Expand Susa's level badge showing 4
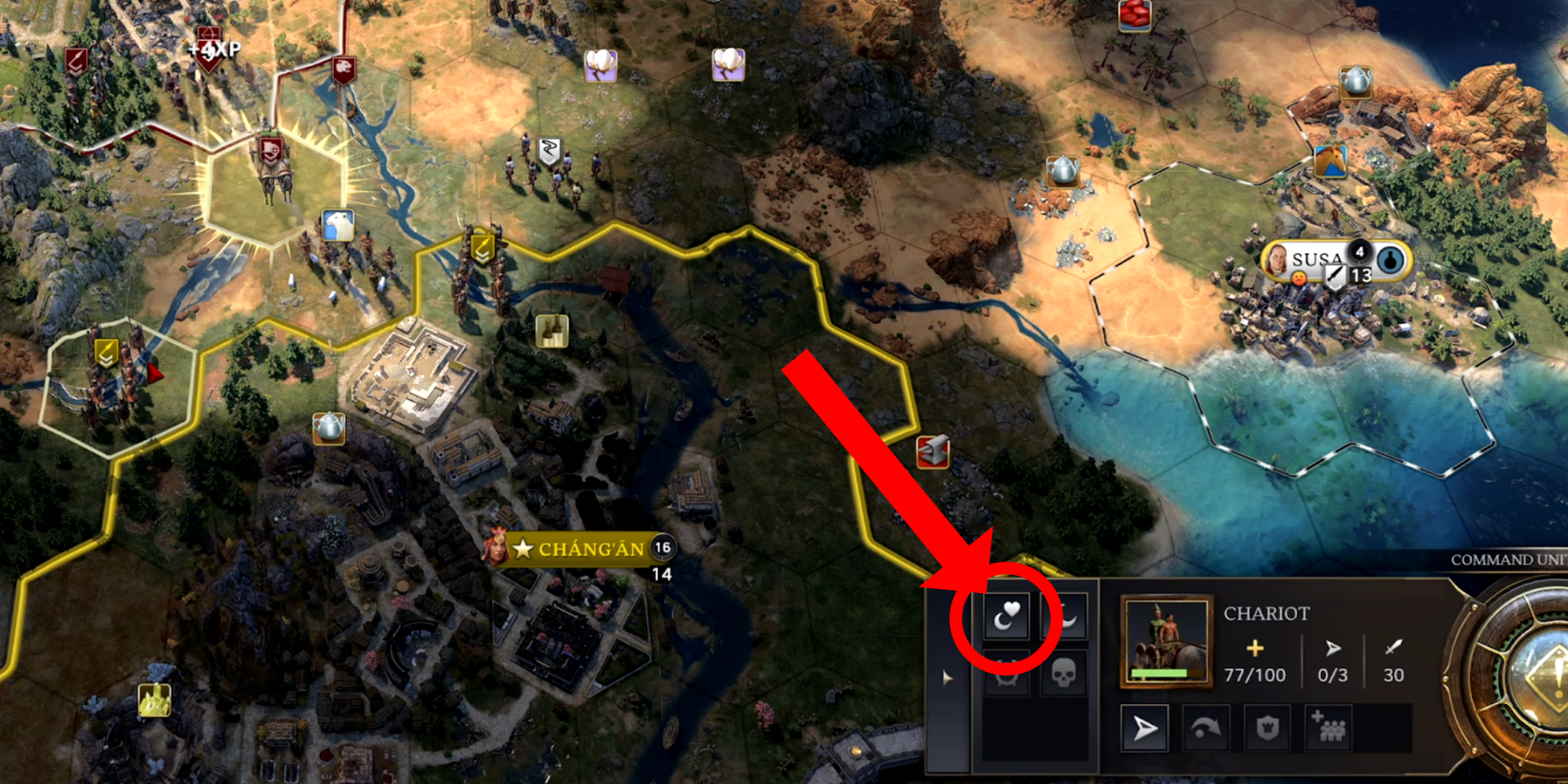1568x784 pixels. tap(1359, 253)
